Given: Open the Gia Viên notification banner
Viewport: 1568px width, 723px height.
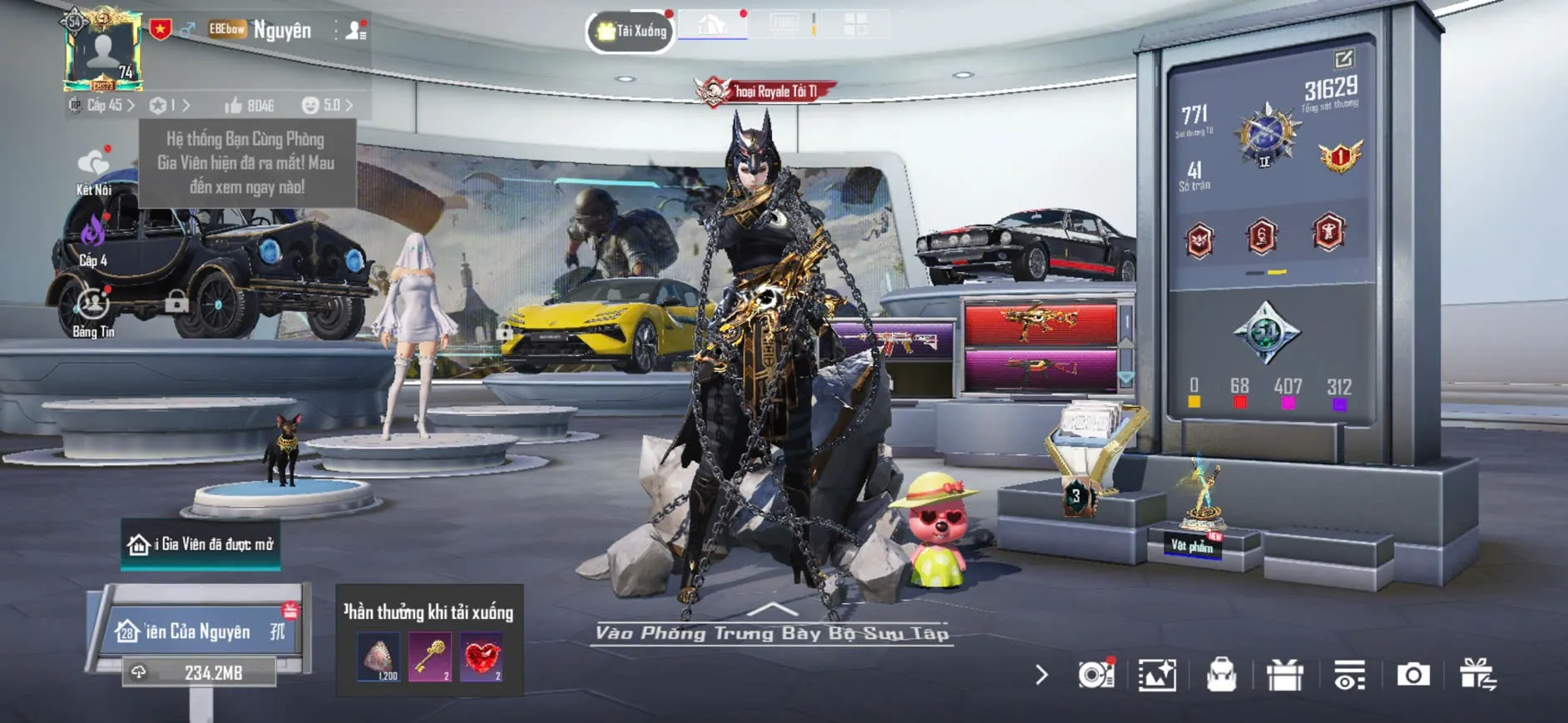Looking at the screenshot, I should [200, 544].
